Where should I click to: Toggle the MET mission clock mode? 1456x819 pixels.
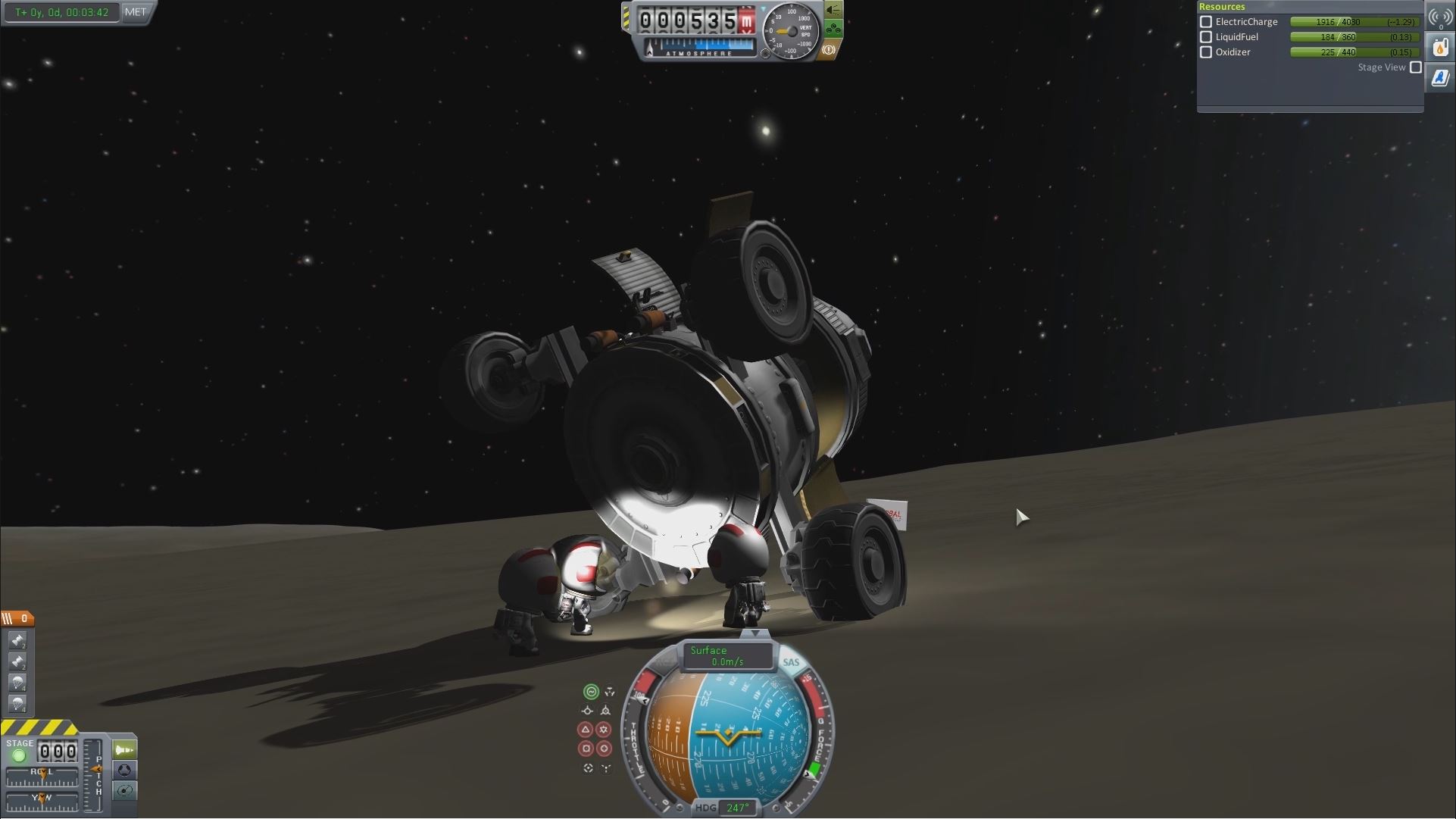136,12
